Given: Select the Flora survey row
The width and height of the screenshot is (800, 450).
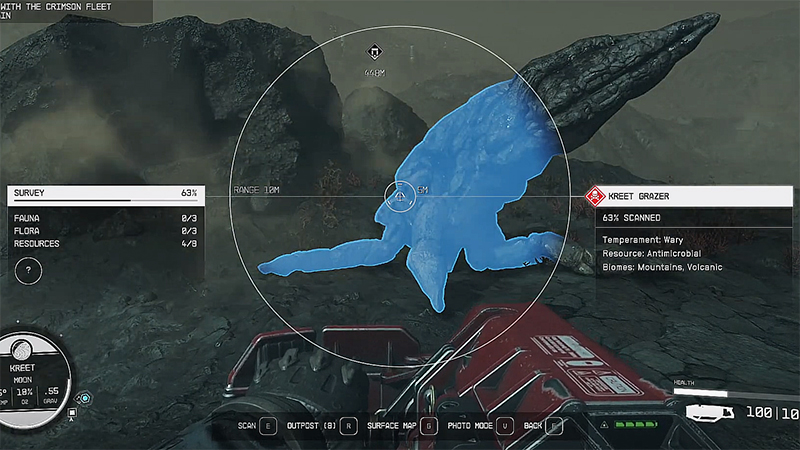Looking at the screenshot, I should (x=105, y=230).
